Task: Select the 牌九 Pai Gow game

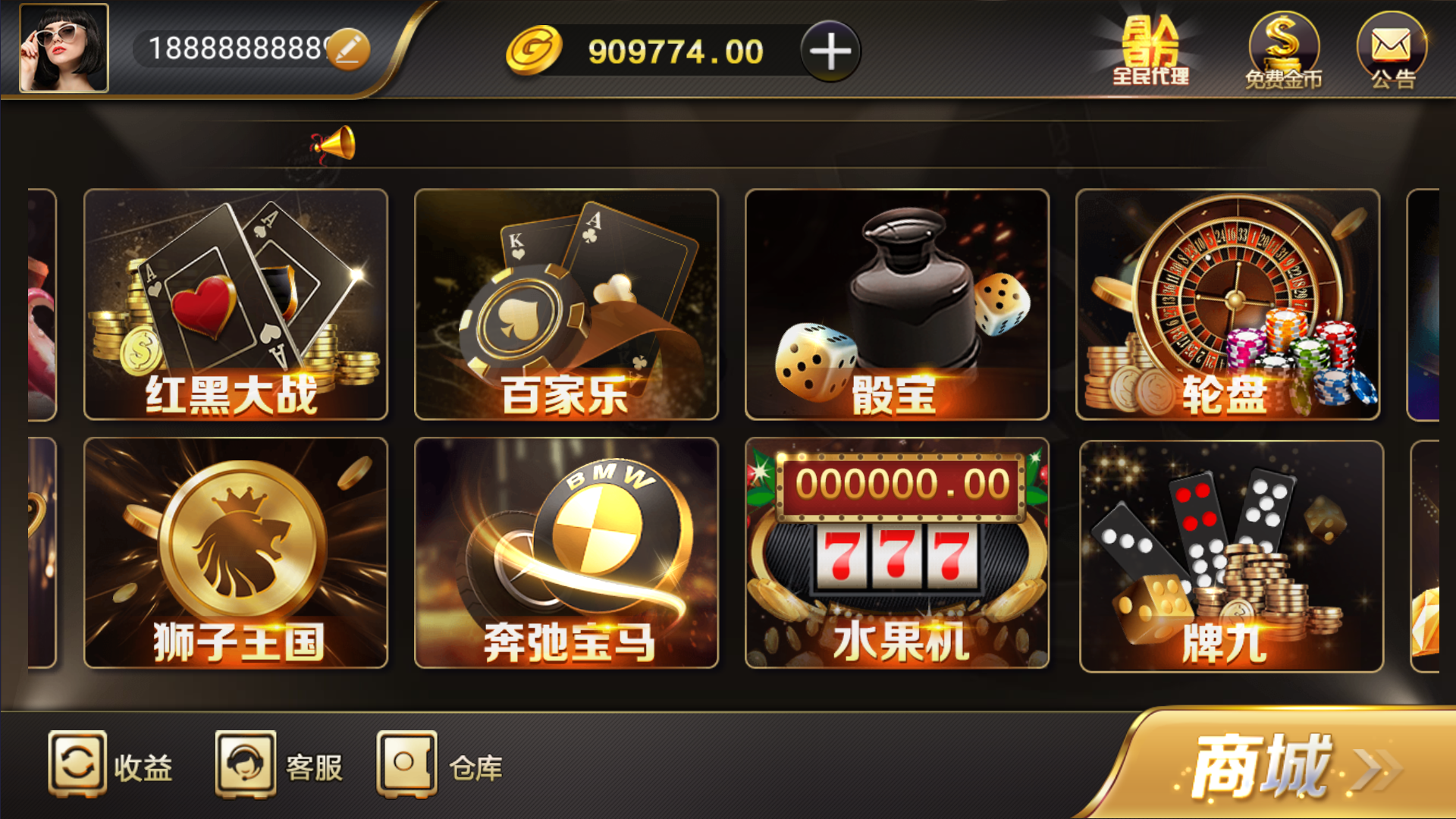Action: [x=1228, y=554]
